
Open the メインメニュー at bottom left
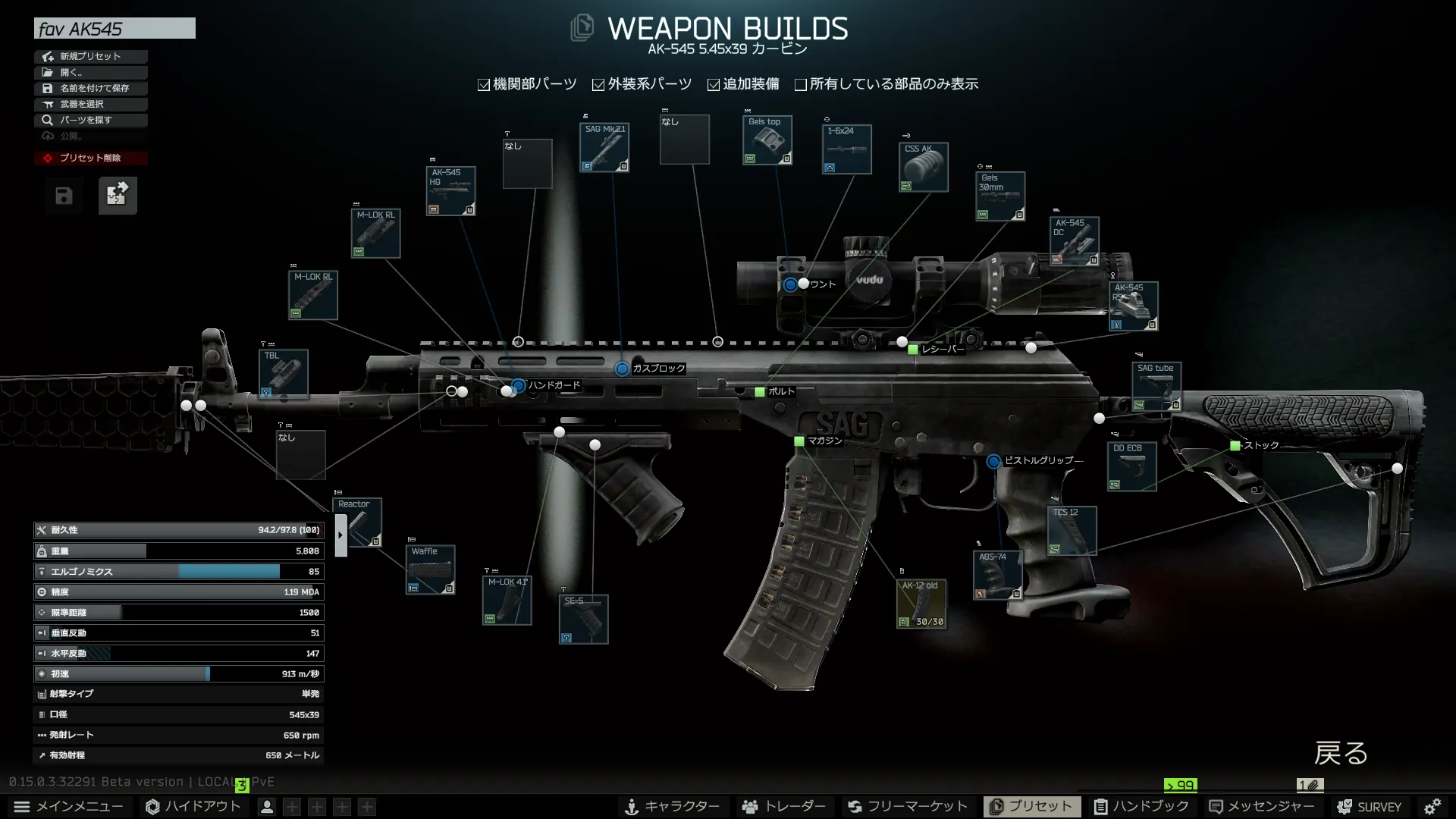pos(71,806)
